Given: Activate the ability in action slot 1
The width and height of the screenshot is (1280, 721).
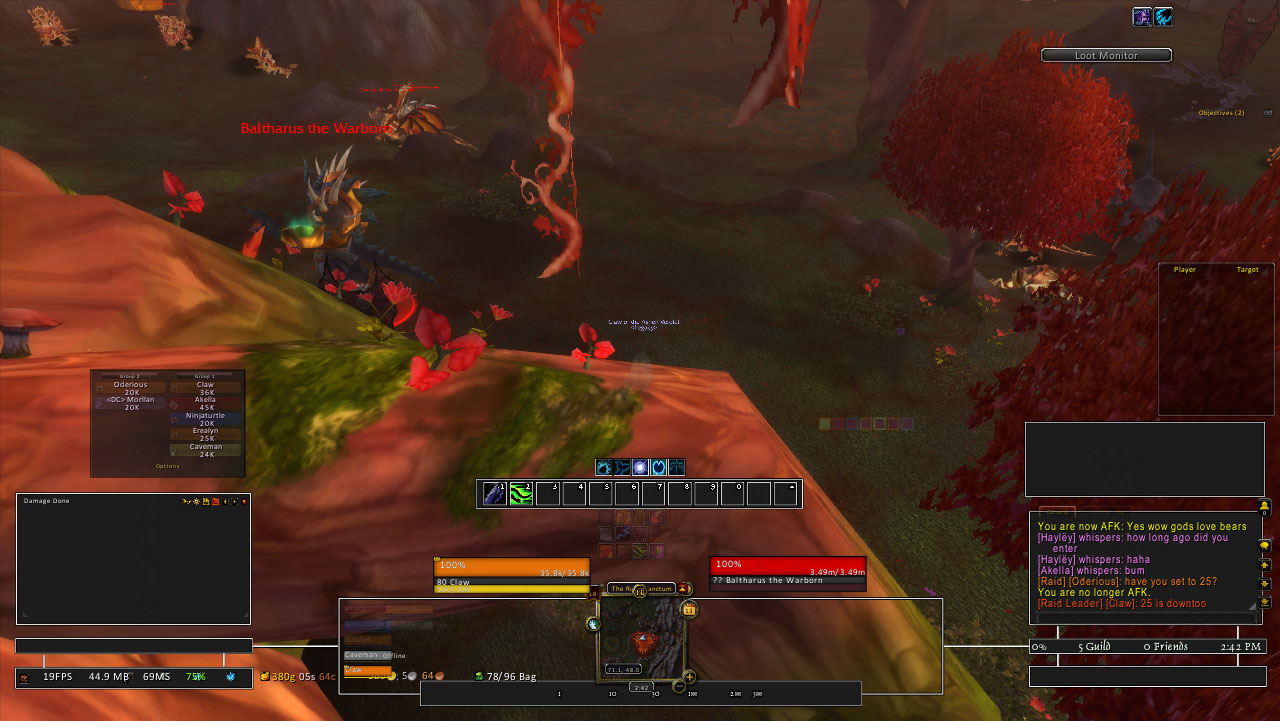Looking at the screenshot, I should [494, 493].
